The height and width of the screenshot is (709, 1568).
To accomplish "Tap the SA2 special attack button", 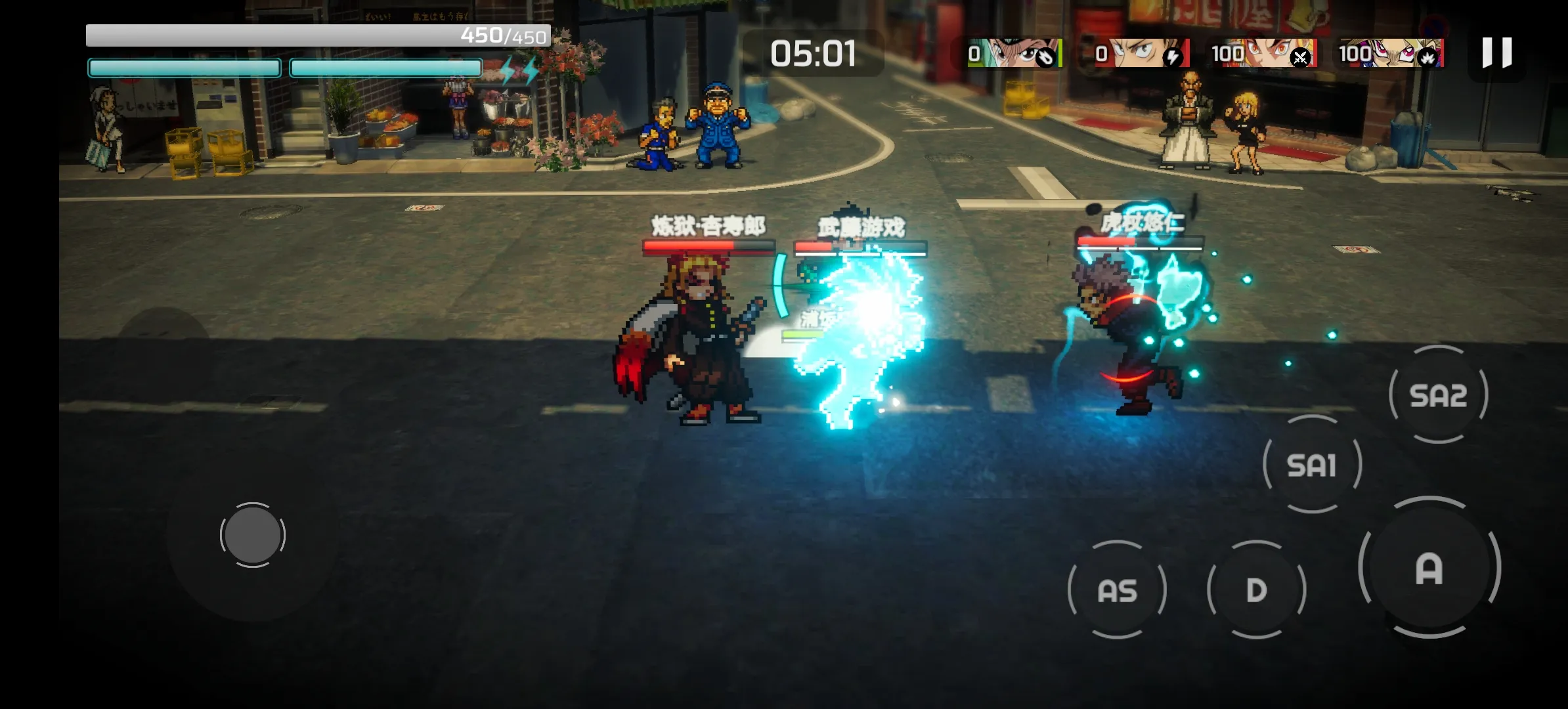I will tap(1438, 395).
